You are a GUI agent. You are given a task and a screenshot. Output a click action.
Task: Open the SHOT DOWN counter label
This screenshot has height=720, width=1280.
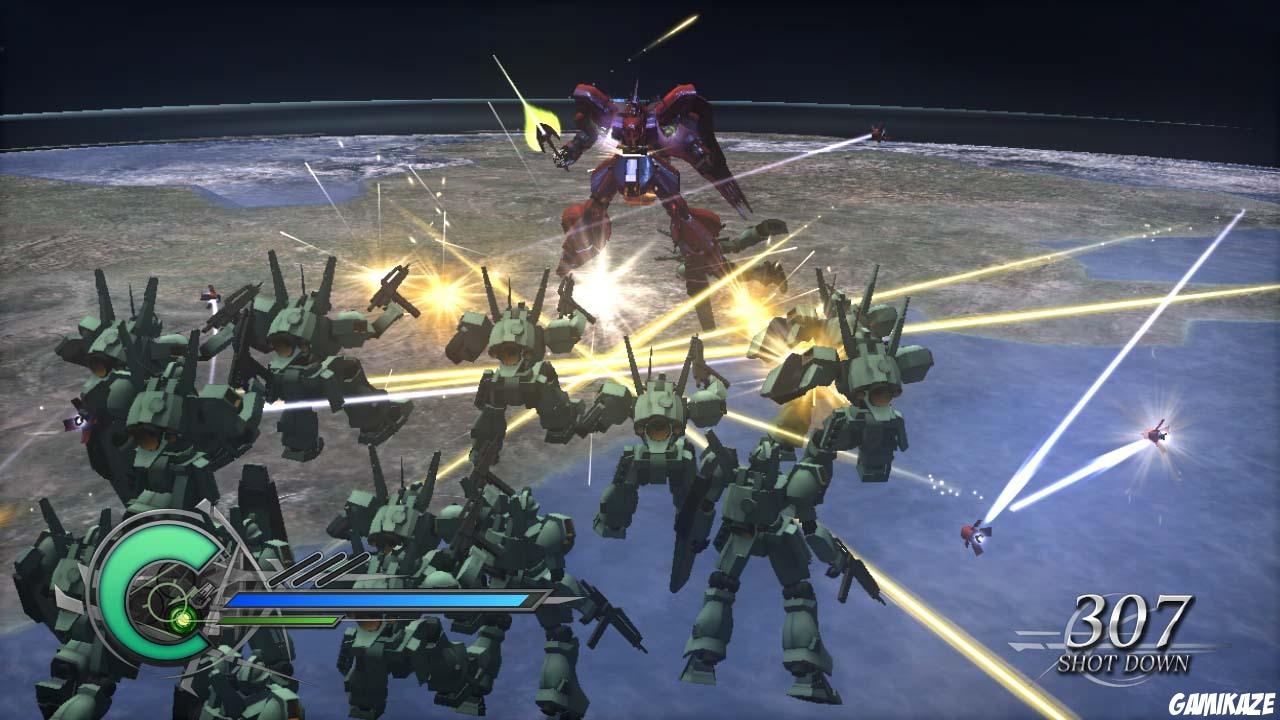(1125, 662)
